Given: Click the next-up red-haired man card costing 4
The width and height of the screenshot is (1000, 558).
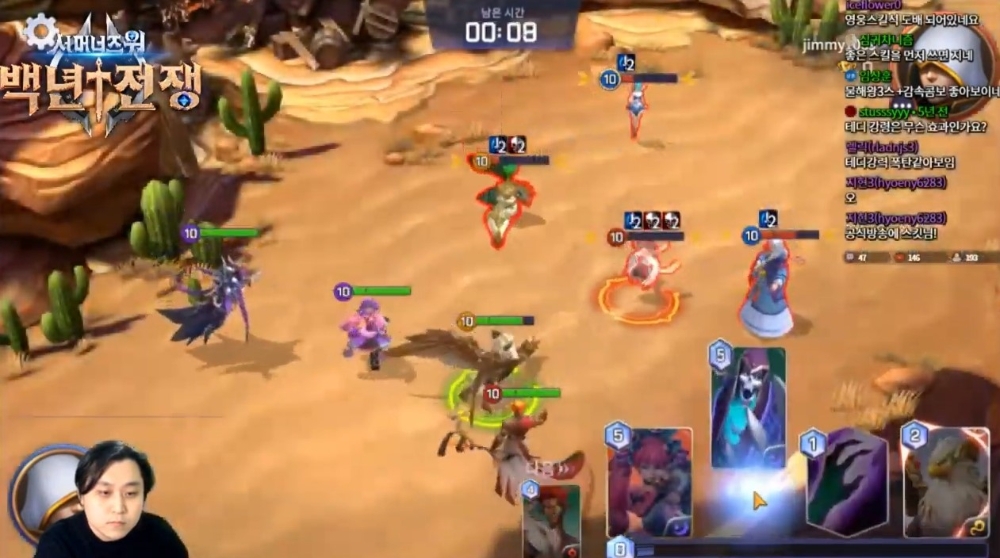Looking at the screenshot, I should [x=551, y=518].
